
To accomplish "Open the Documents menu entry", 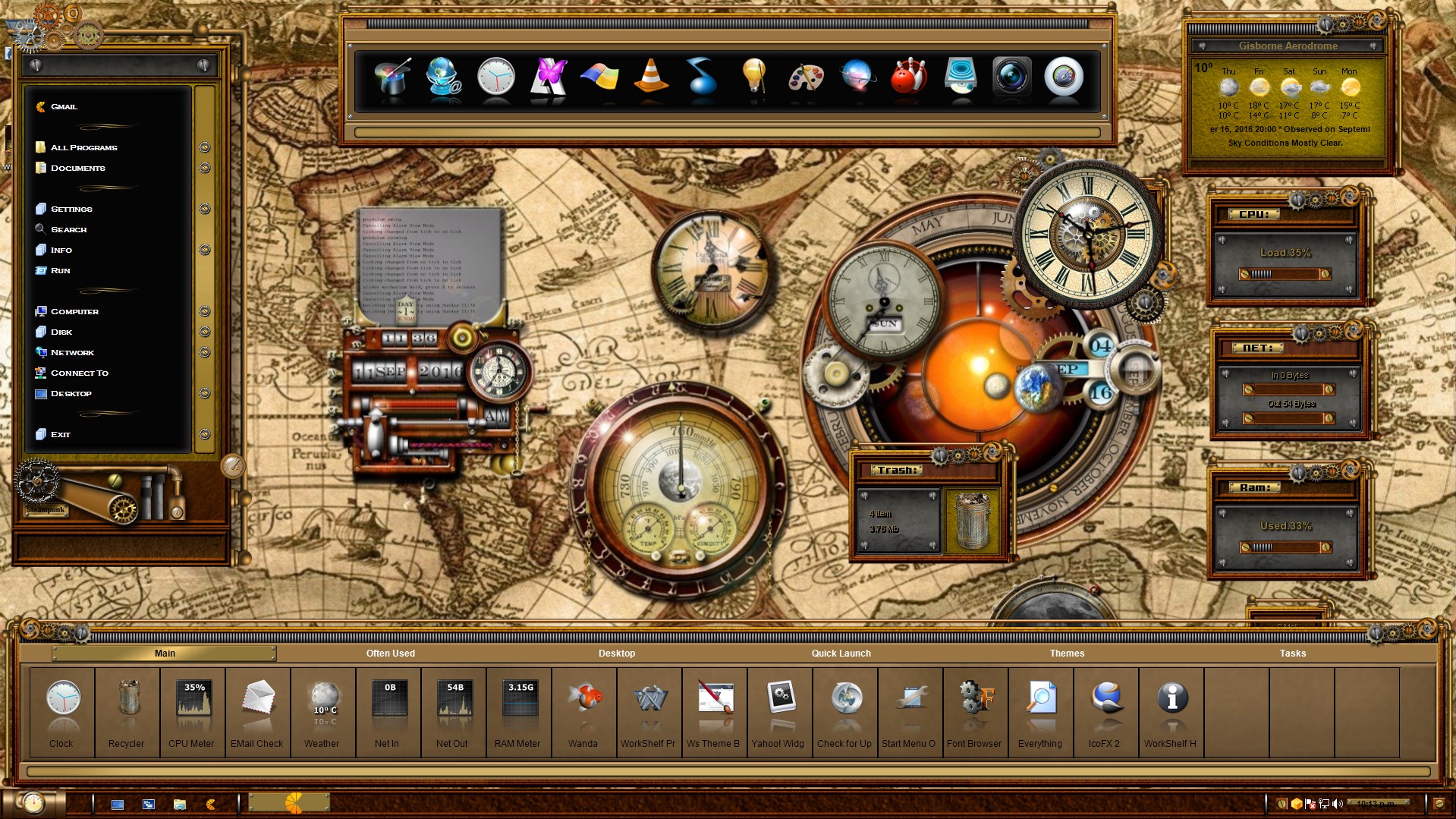I will 77,168.
